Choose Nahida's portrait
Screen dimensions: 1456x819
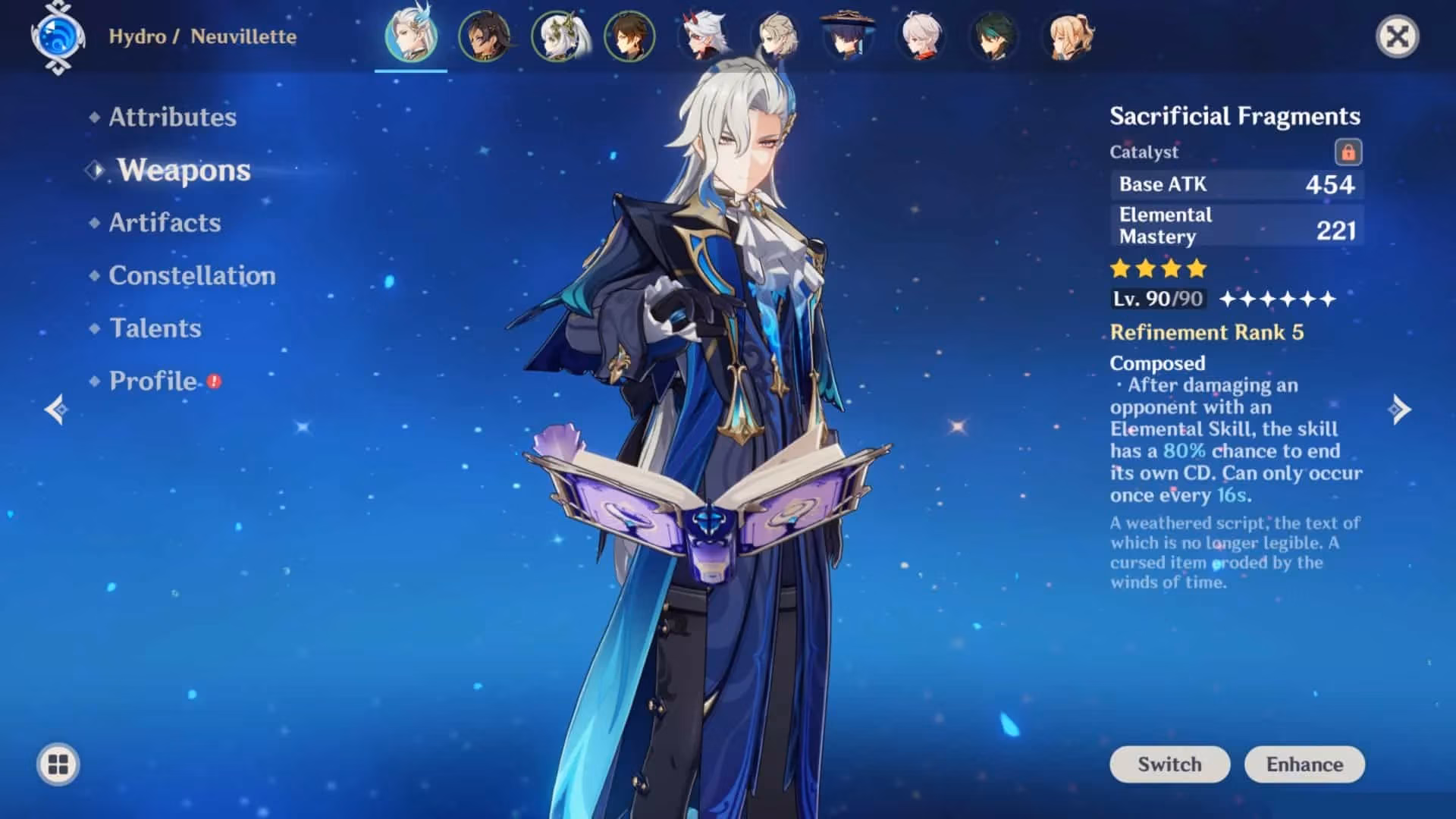click(557, 36)
